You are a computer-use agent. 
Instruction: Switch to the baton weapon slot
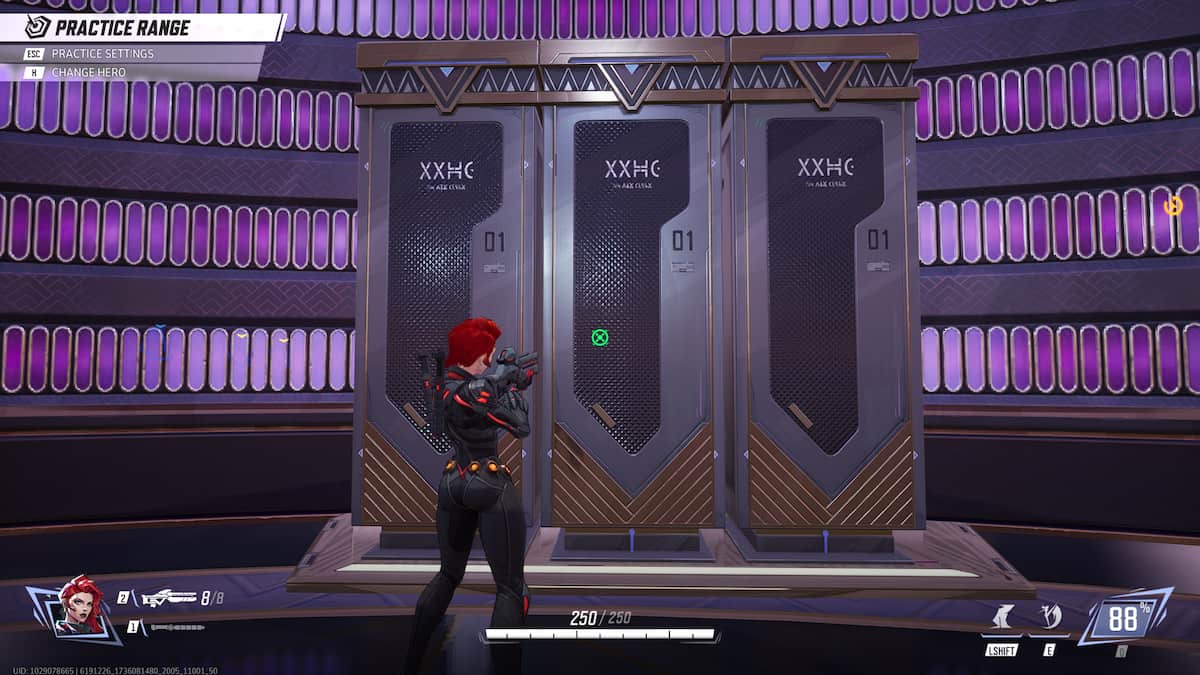tap(177, 627)
